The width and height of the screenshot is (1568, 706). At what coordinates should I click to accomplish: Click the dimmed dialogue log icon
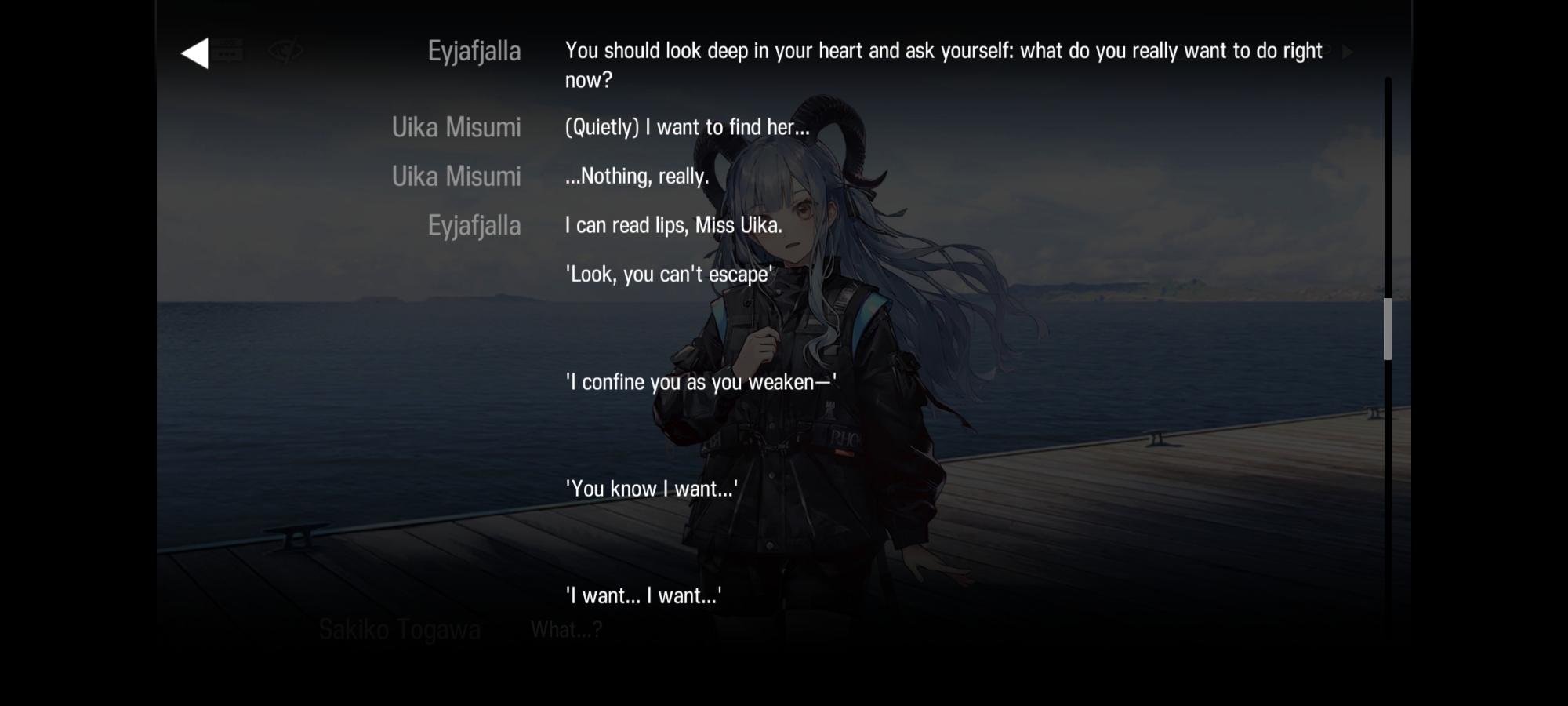[228, 52]
